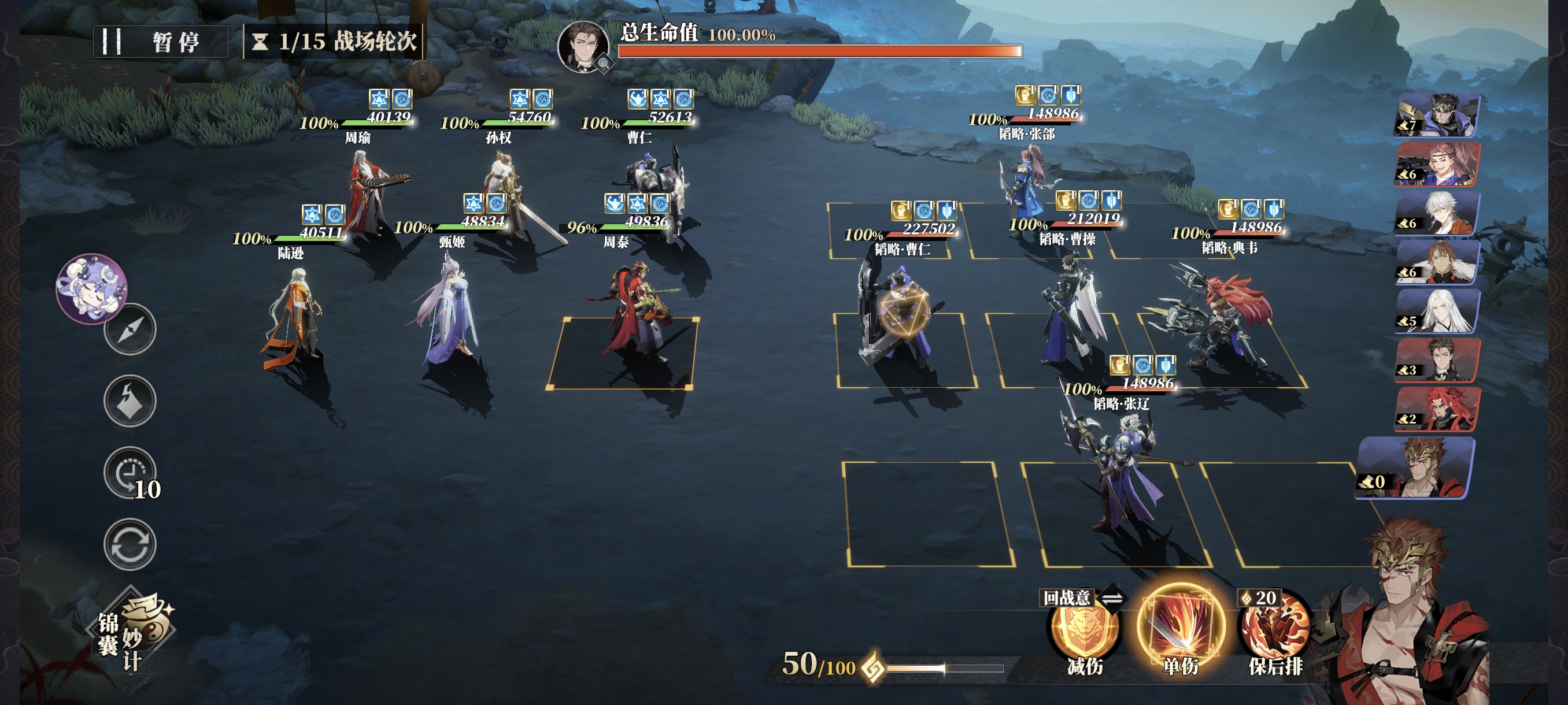Use the 单伤 single-target attack skill
Screen dimensions: 1568x705
click(1180, 628)
